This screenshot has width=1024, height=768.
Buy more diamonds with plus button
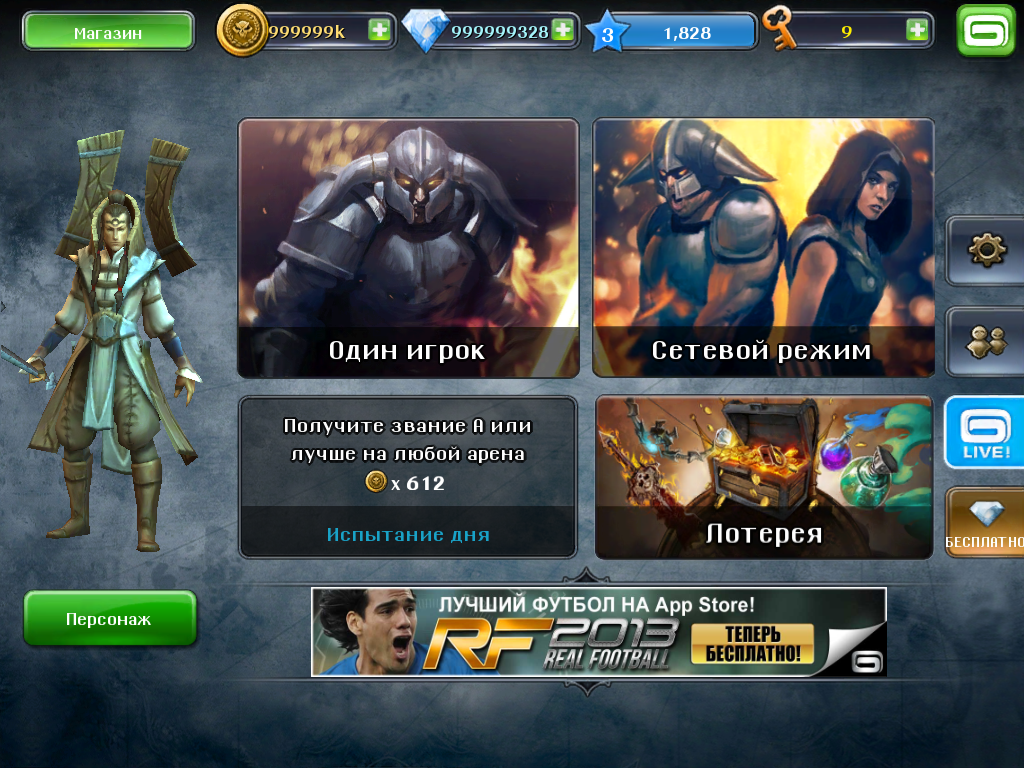(x=563, y=30)
